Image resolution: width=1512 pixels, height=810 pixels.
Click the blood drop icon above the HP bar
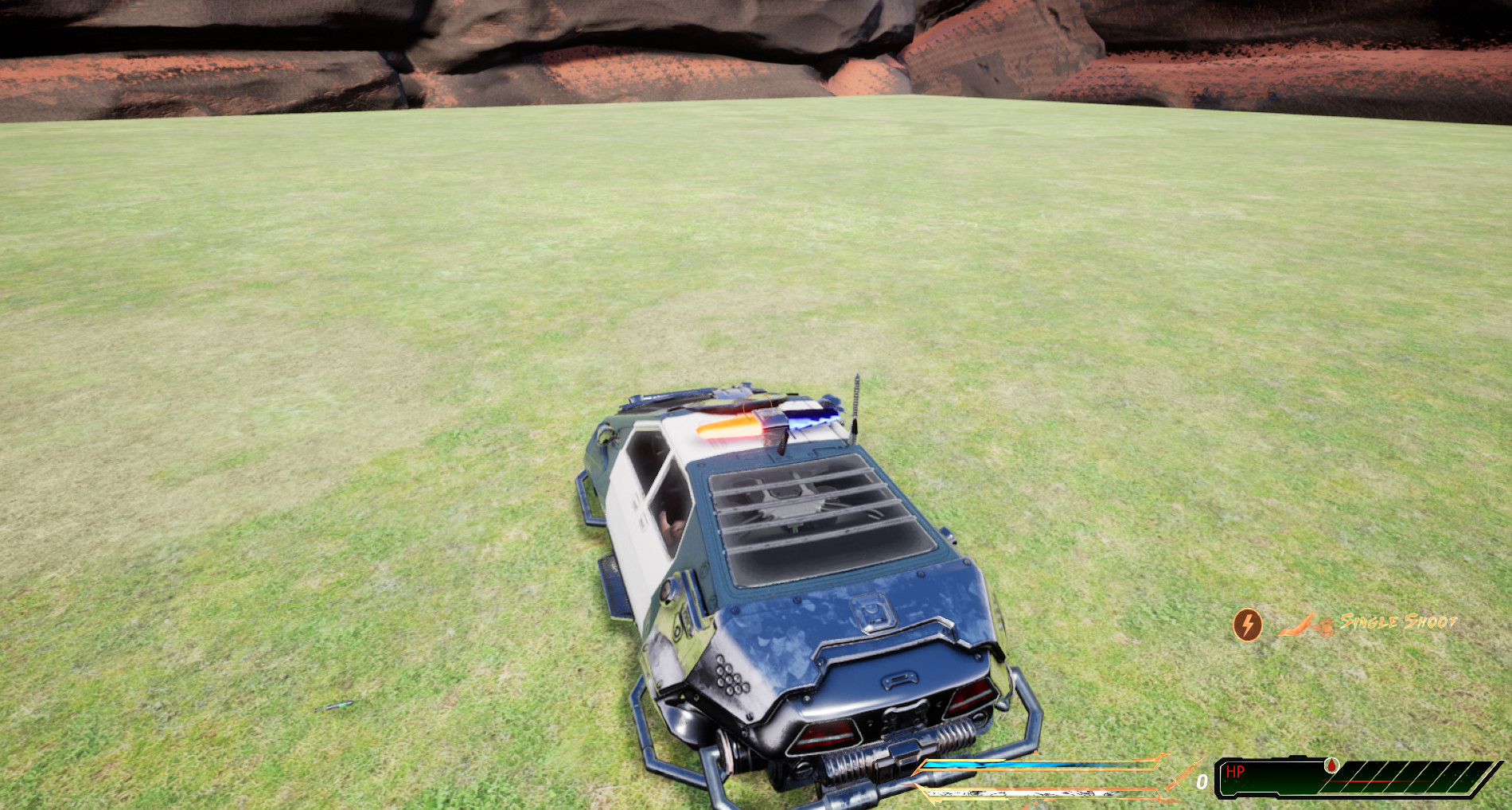pyautogui.click(x=1331, y=765)
